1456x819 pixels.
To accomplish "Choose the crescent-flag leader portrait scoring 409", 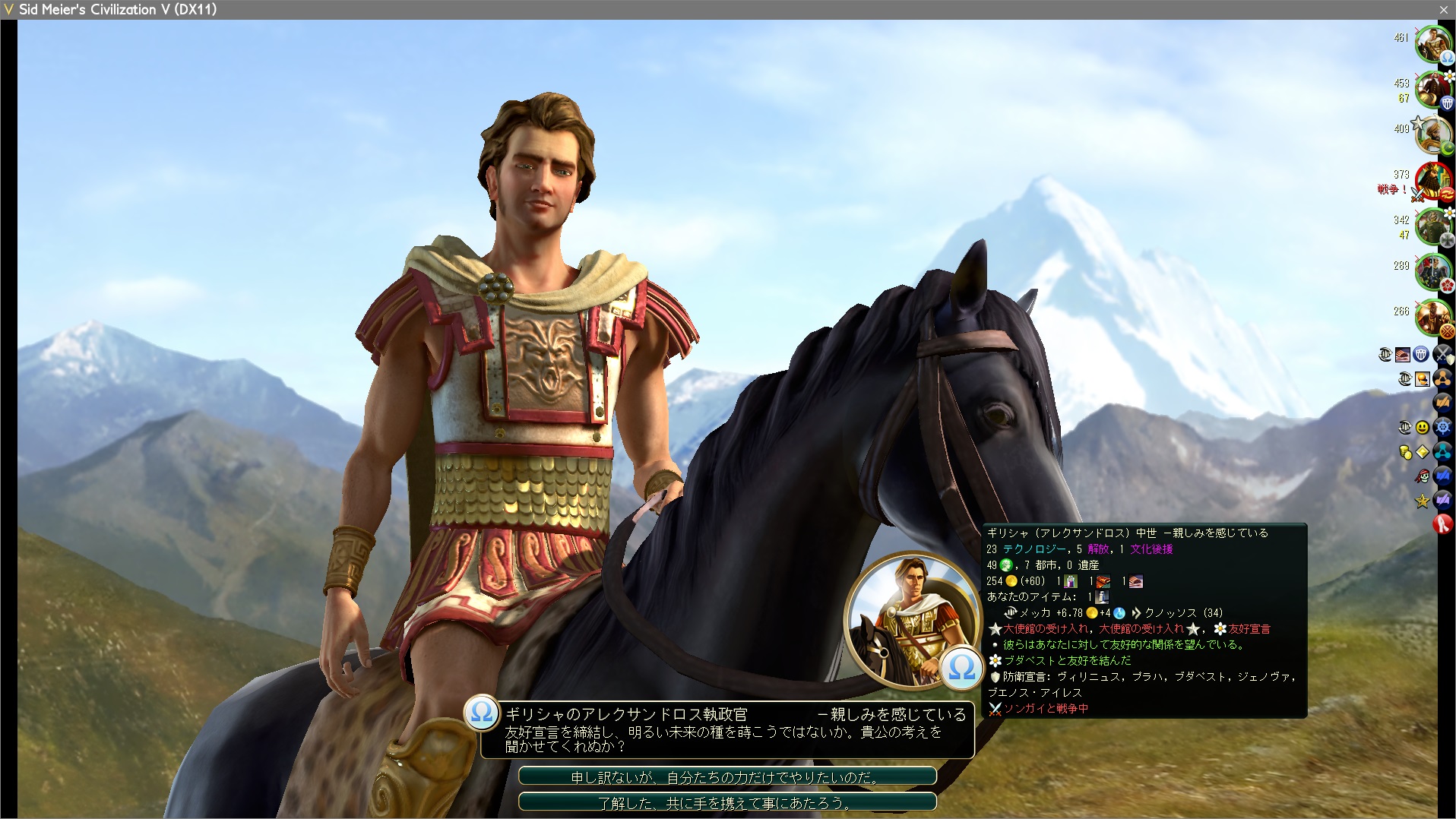I will [1432, 135].
